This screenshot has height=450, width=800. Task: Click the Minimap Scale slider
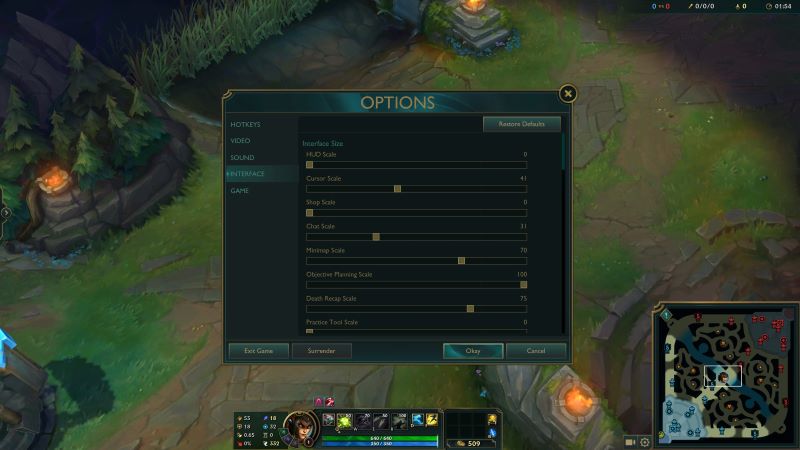[x=461, y=260]
